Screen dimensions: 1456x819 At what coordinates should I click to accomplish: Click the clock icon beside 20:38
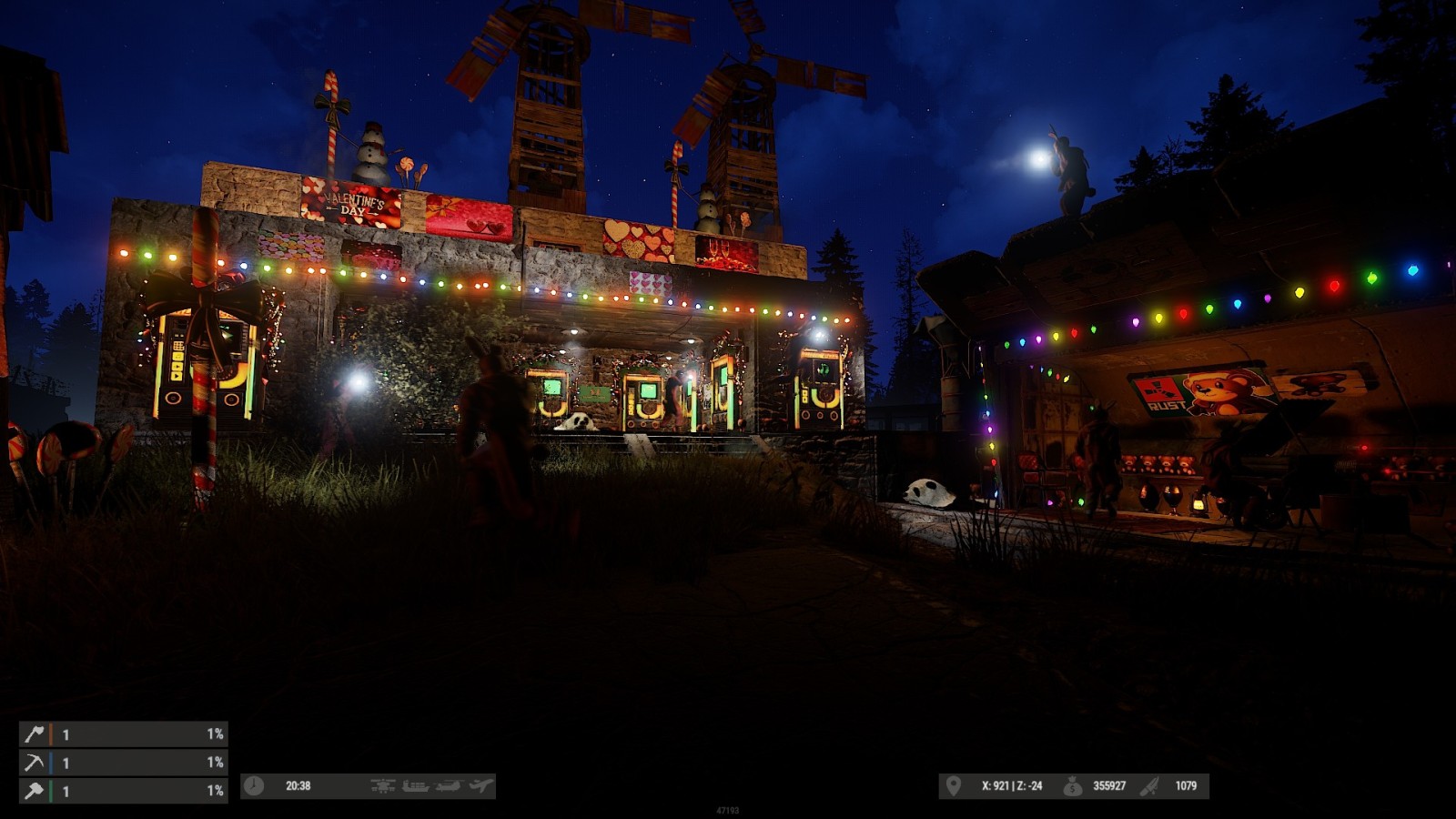[x=254, y=786]
